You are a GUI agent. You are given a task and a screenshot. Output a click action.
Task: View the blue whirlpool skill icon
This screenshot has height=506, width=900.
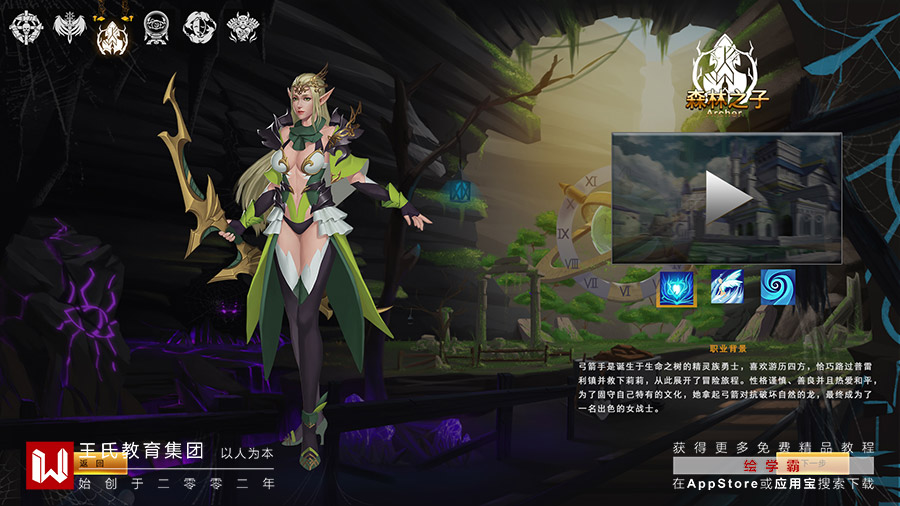coord(777,287)
